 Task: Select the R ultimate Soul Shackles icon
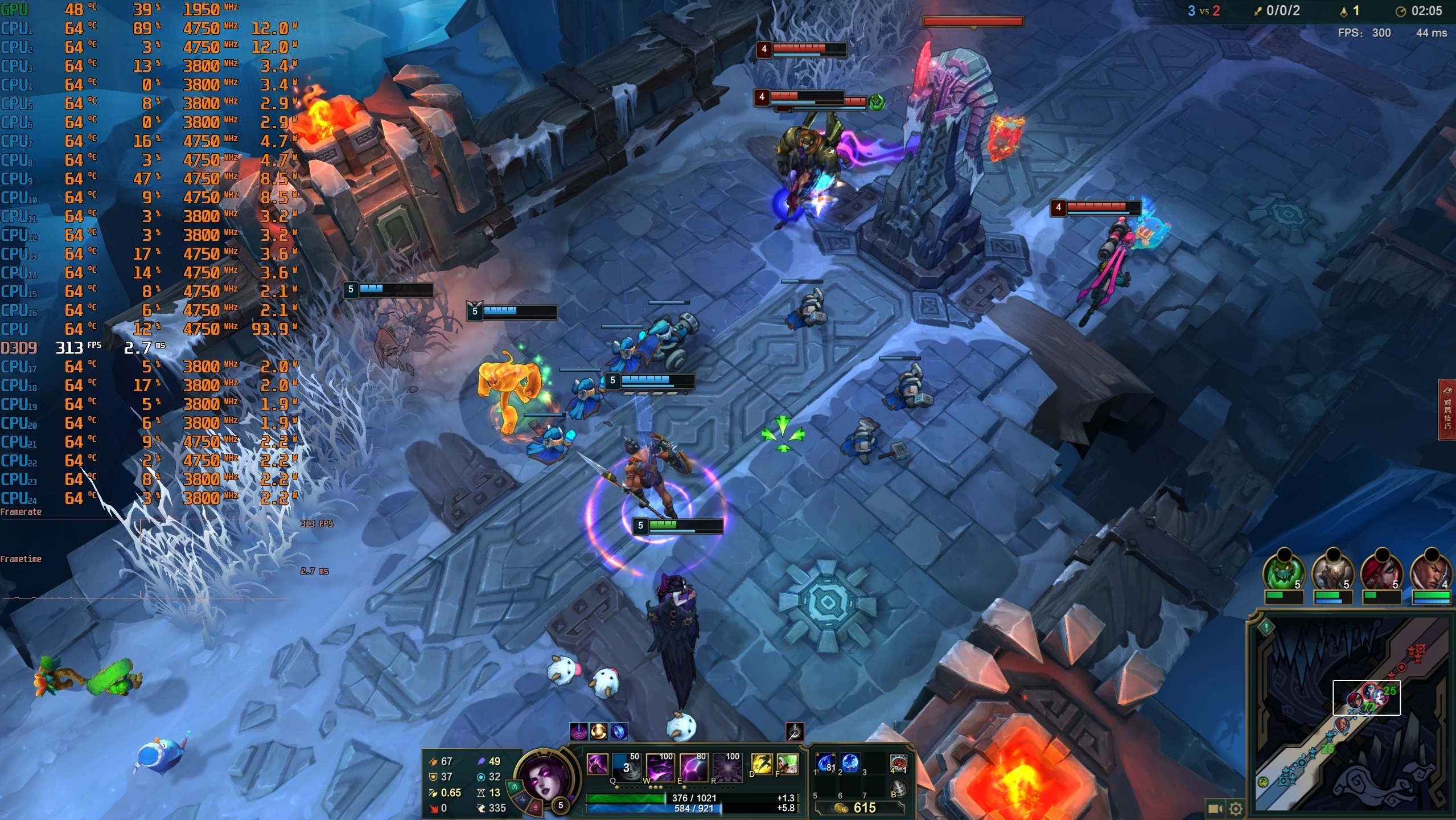click(x=727, y=767)
